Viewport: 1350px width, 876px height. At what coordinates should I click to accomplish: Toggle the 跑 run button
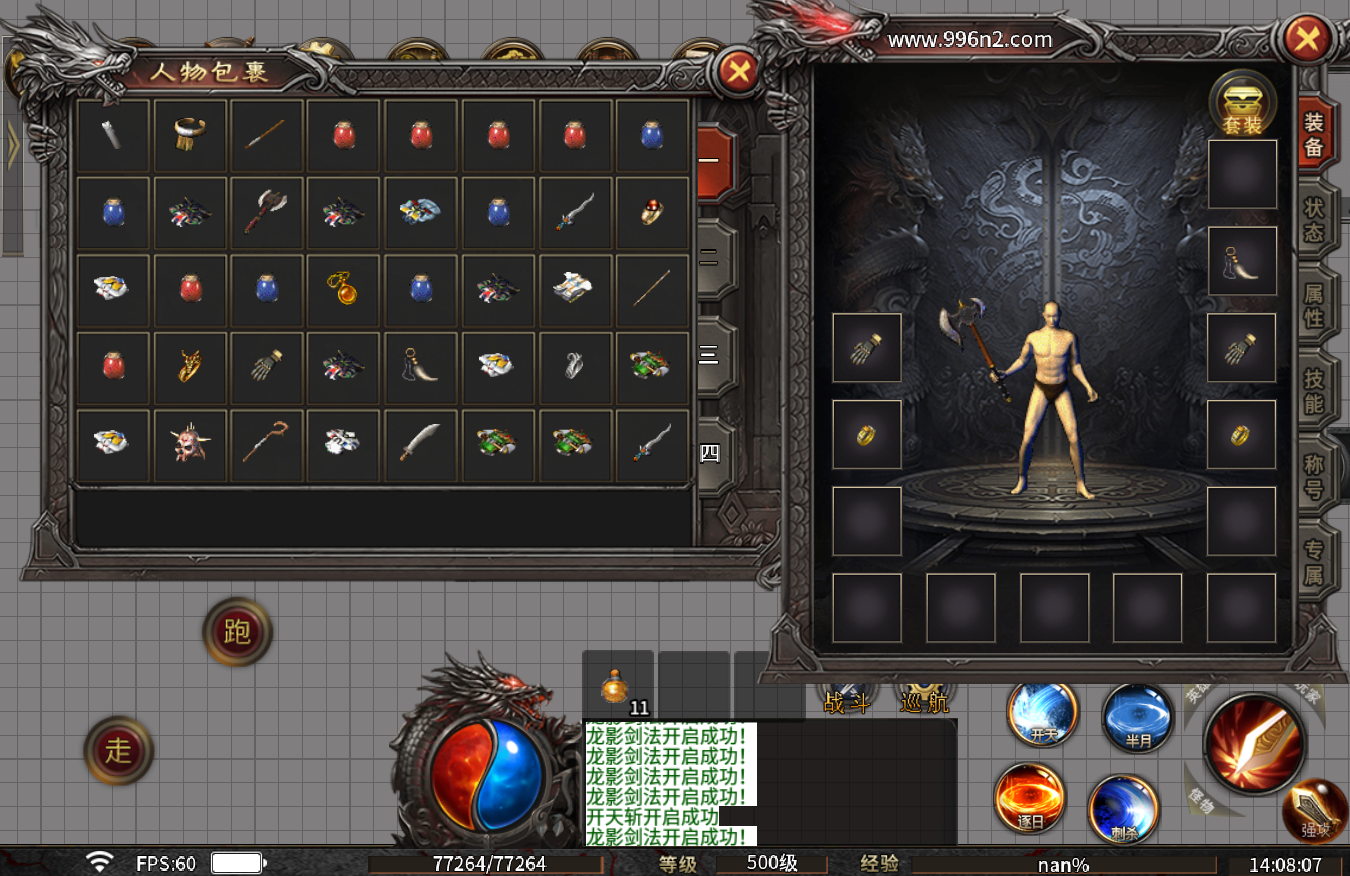237,631
